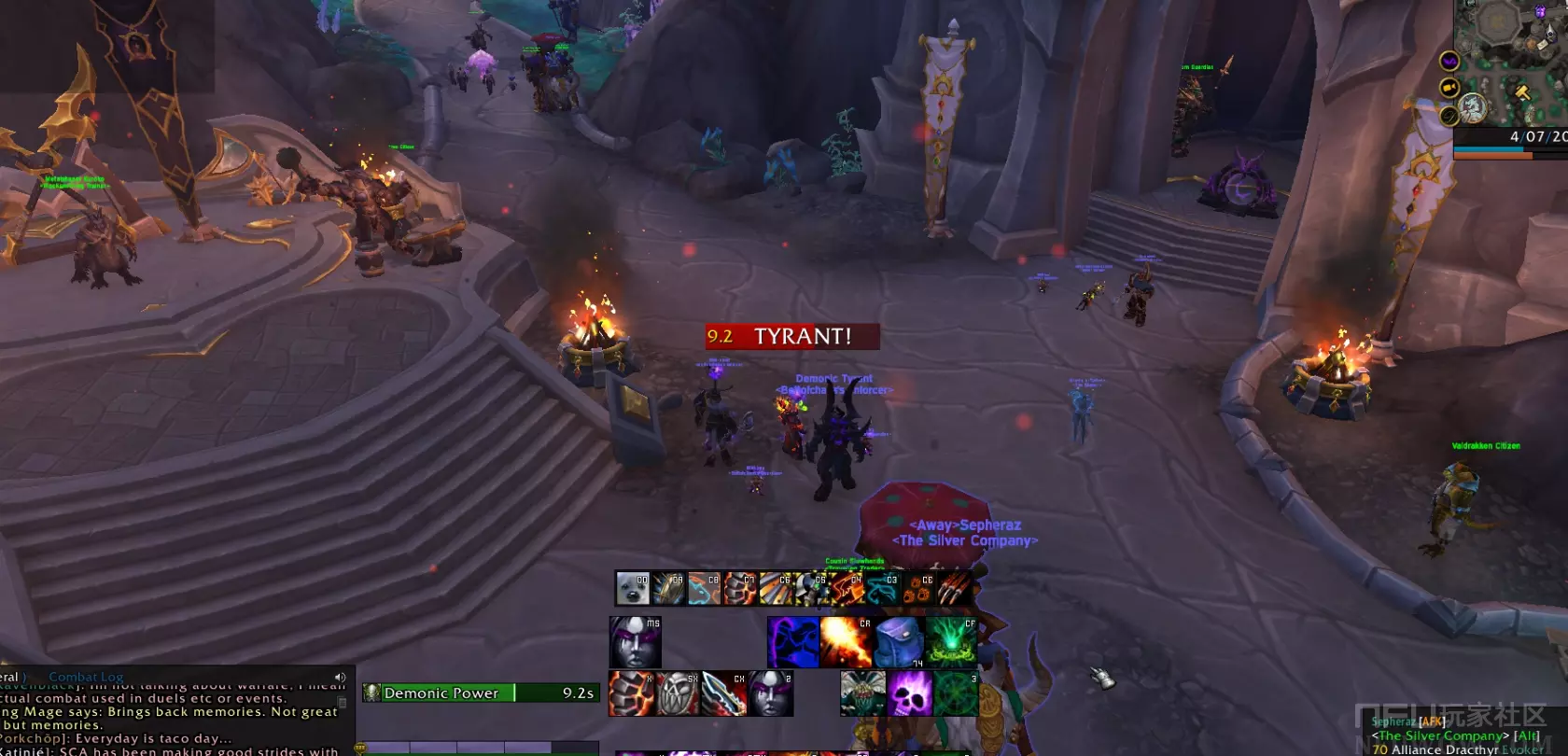This screenshot has width=1568, height=756.
Task: Select the dragon portrait minimap button
Action: tap(1473, 108)
